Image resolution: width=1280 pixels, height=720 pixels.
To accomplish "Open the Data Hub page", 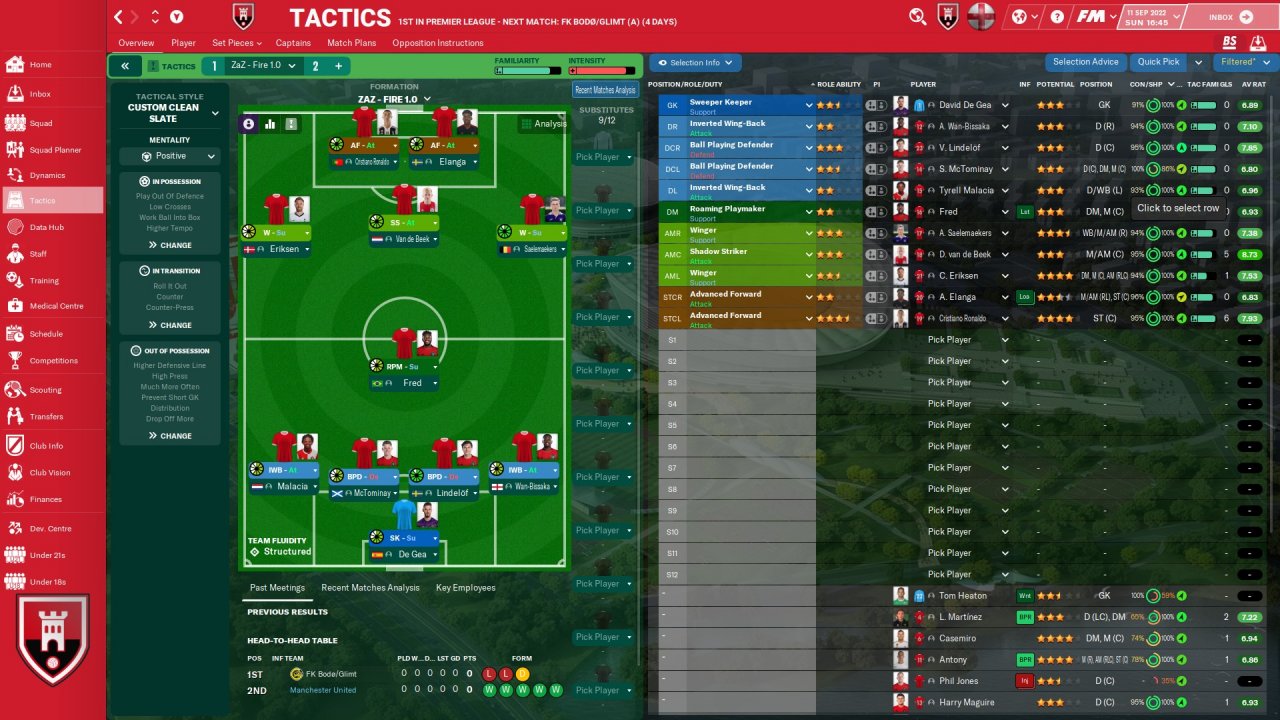I will [46, 227].
